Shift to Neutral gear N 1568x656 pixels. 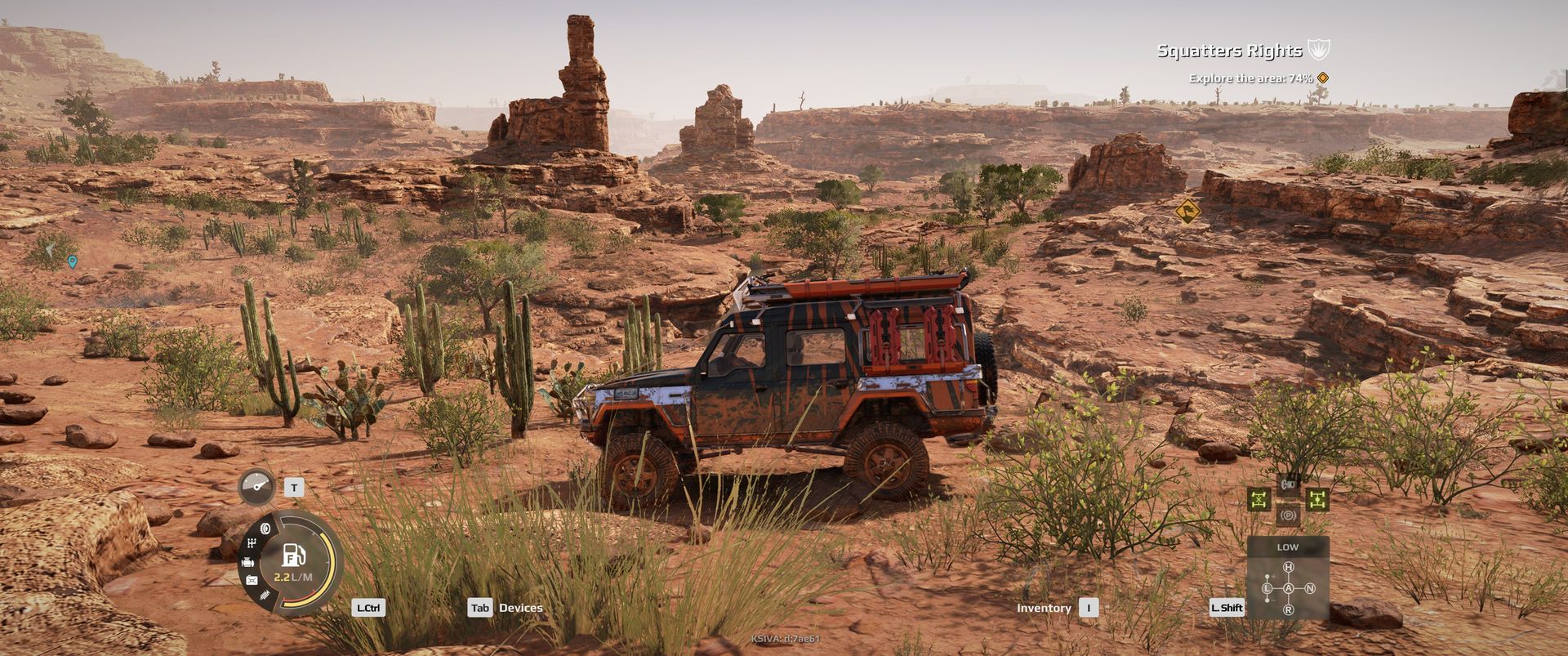(1310, 588)
